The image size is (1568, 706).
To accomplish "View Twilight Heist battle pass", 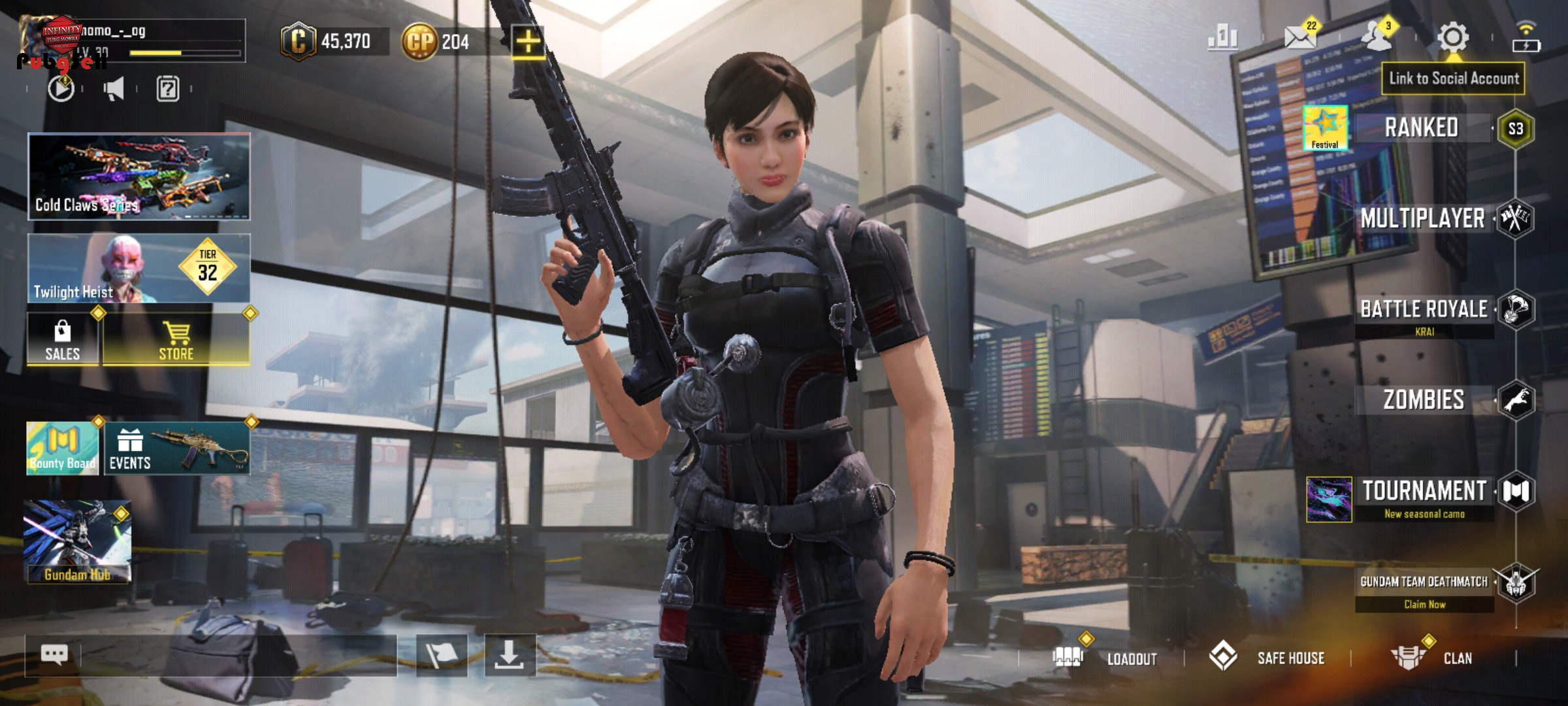I will 139,268.
